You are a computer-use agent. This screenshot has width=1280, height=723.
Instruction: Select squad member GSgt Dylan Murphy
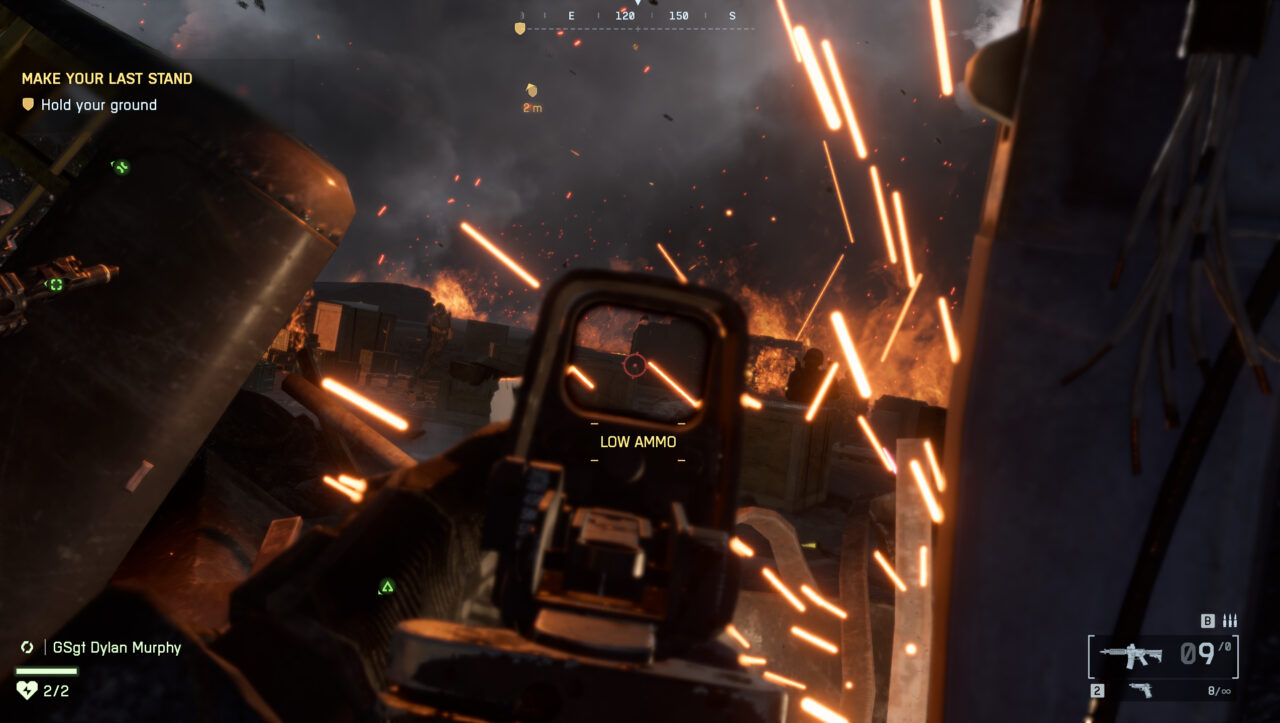[x=117, y=647]
